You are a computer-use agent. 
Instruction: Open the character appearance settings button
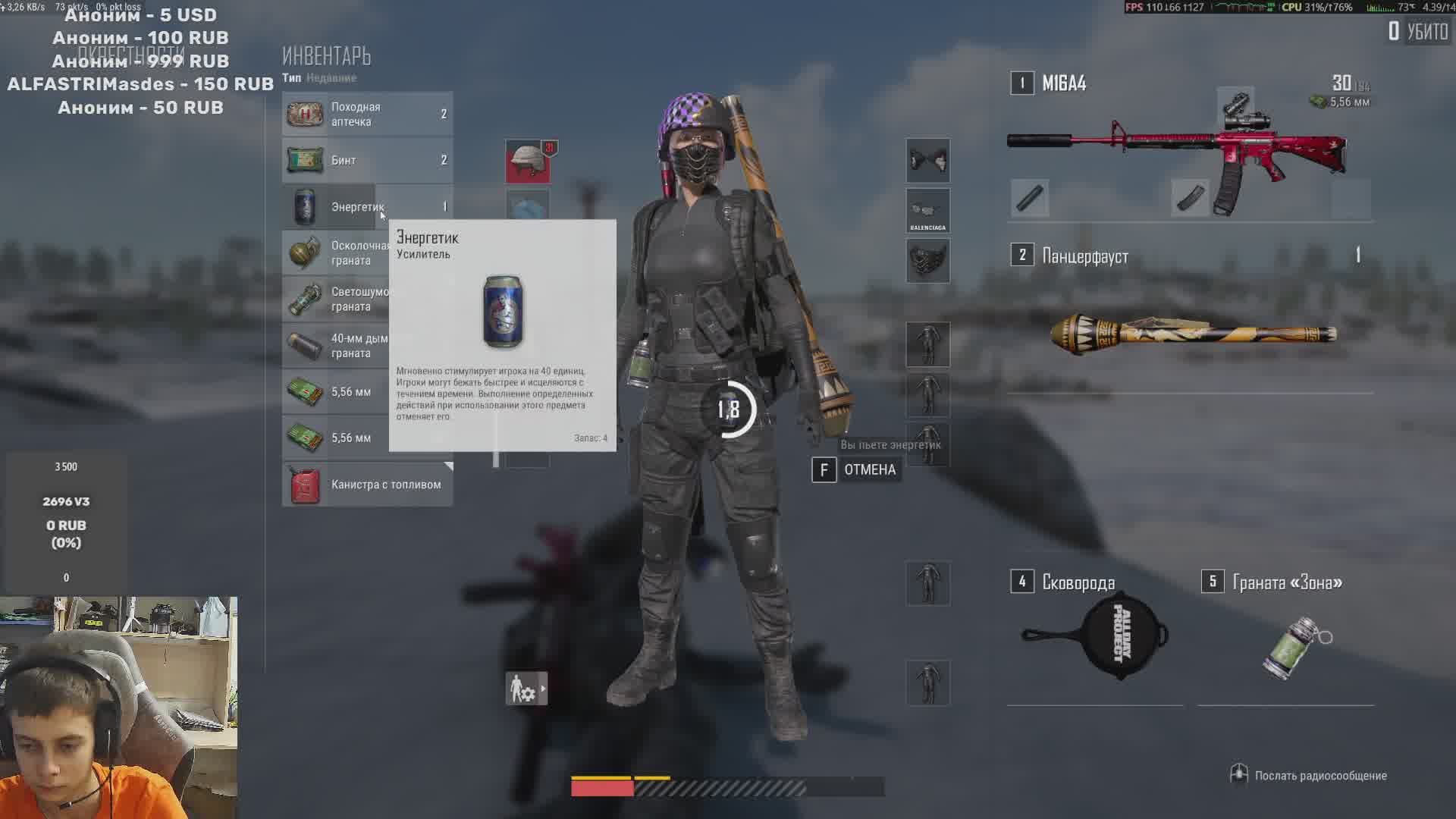click(x=526, y=689)
